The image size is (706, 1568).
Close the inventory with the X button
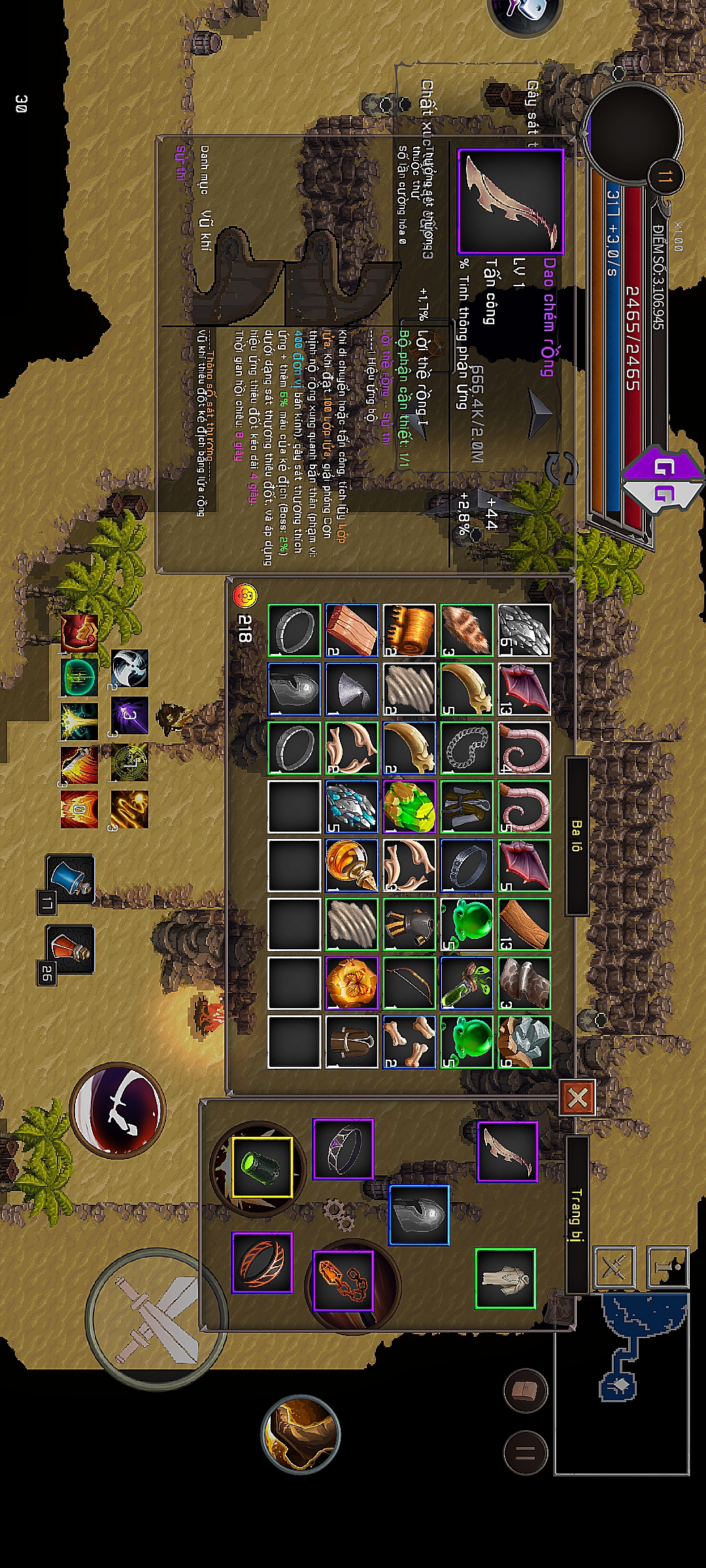point(577,1098)
